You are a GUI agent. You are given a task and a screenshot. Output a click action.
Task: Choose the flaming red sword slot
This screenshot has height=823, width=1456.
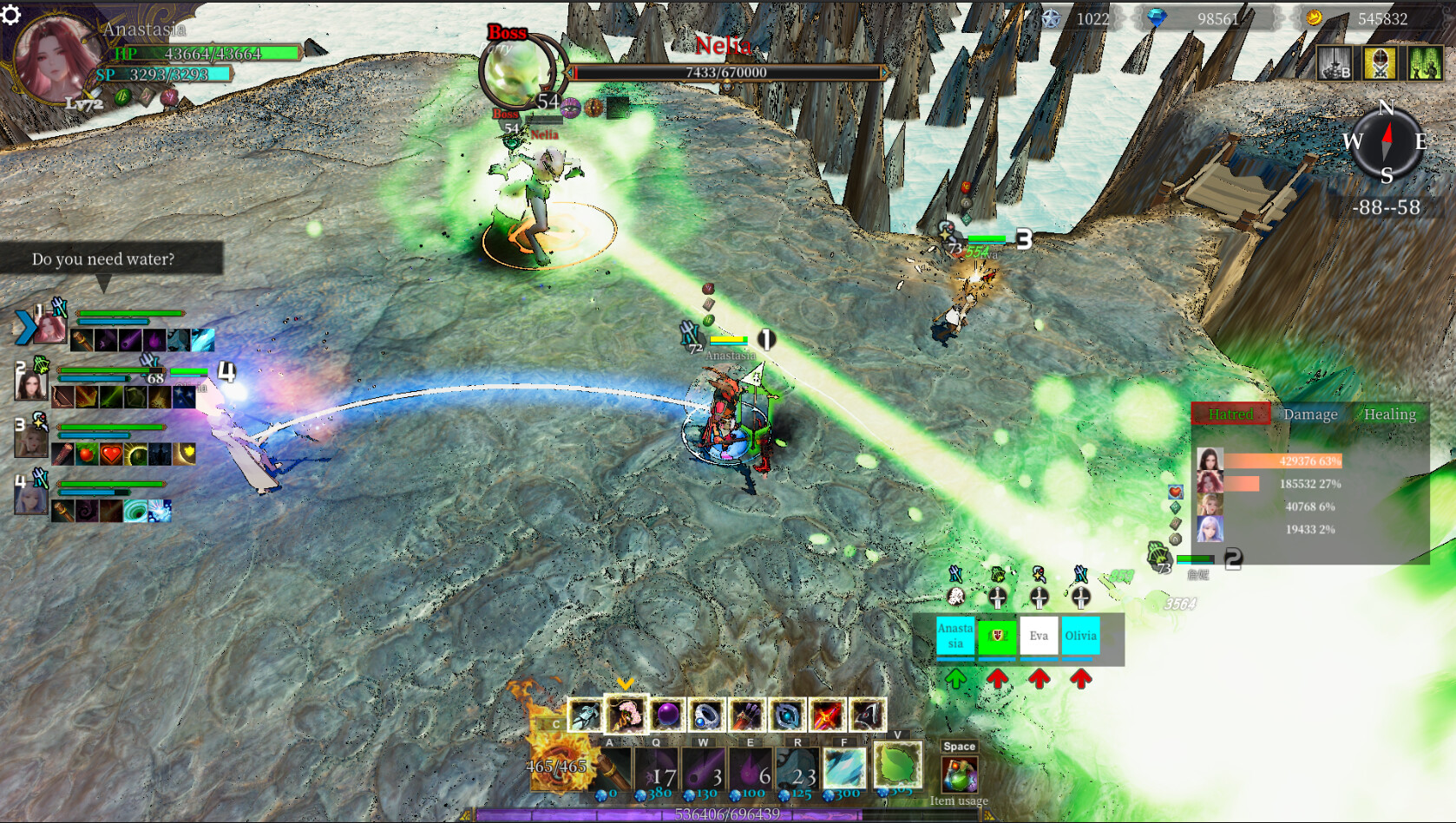pyautogui.click(x=827, y=715)
